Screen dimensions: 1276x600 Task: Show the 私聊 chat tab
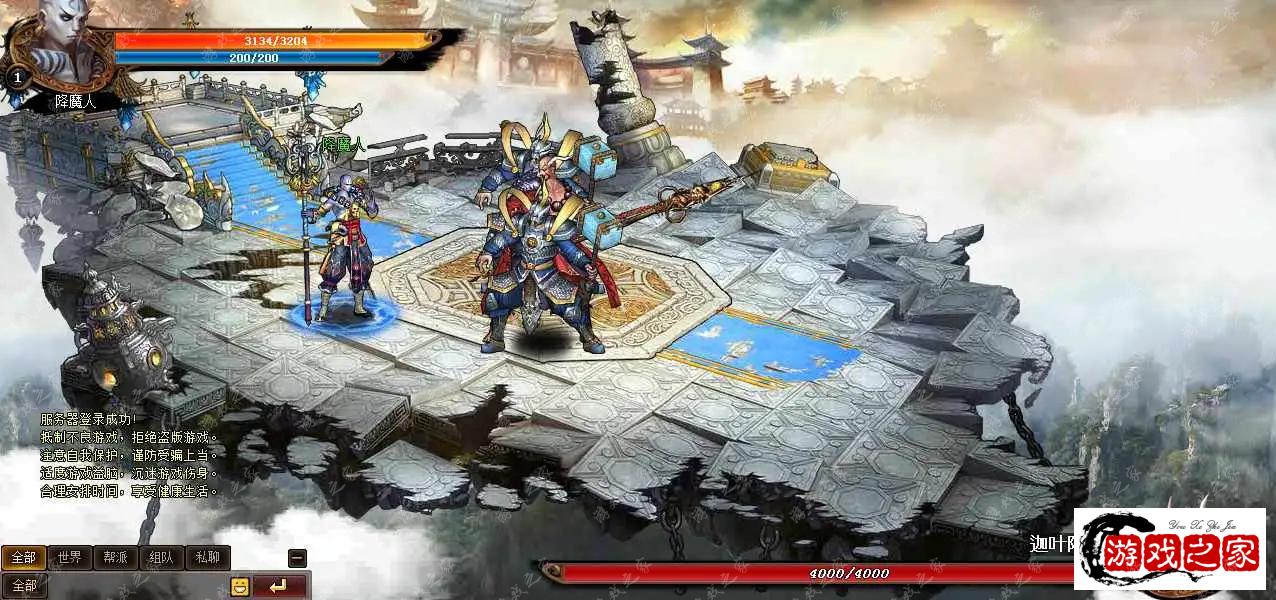[207, 557]
